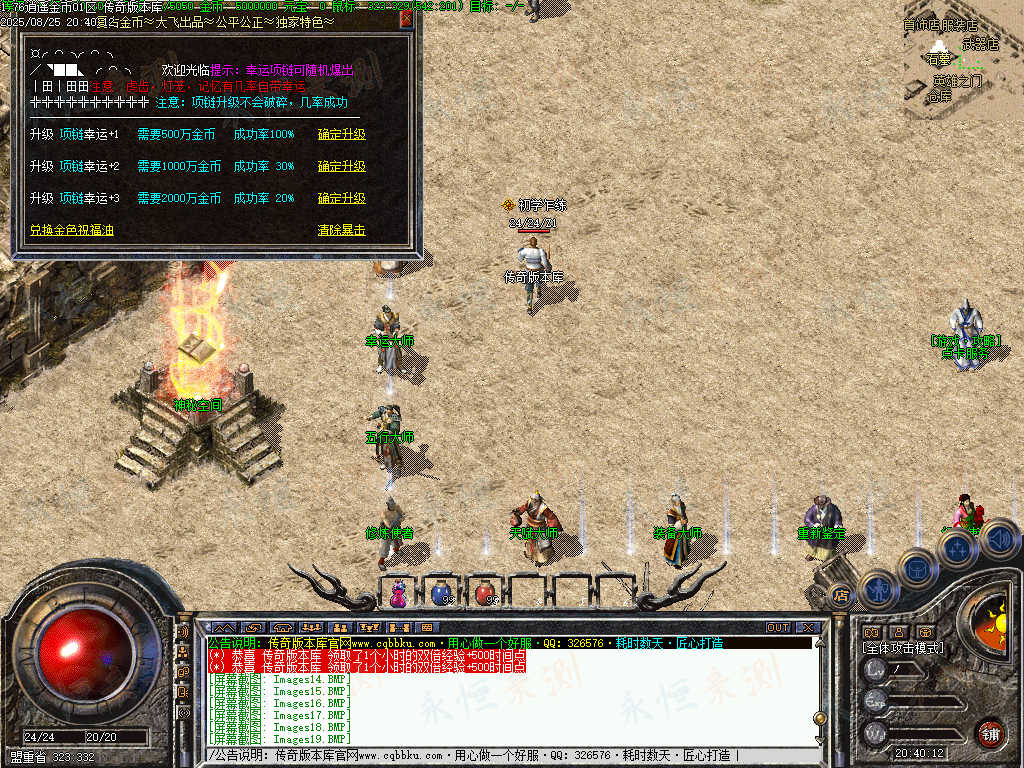
Task: Confirm the necklace luck +1 upgrade
Action: (342, 134)
